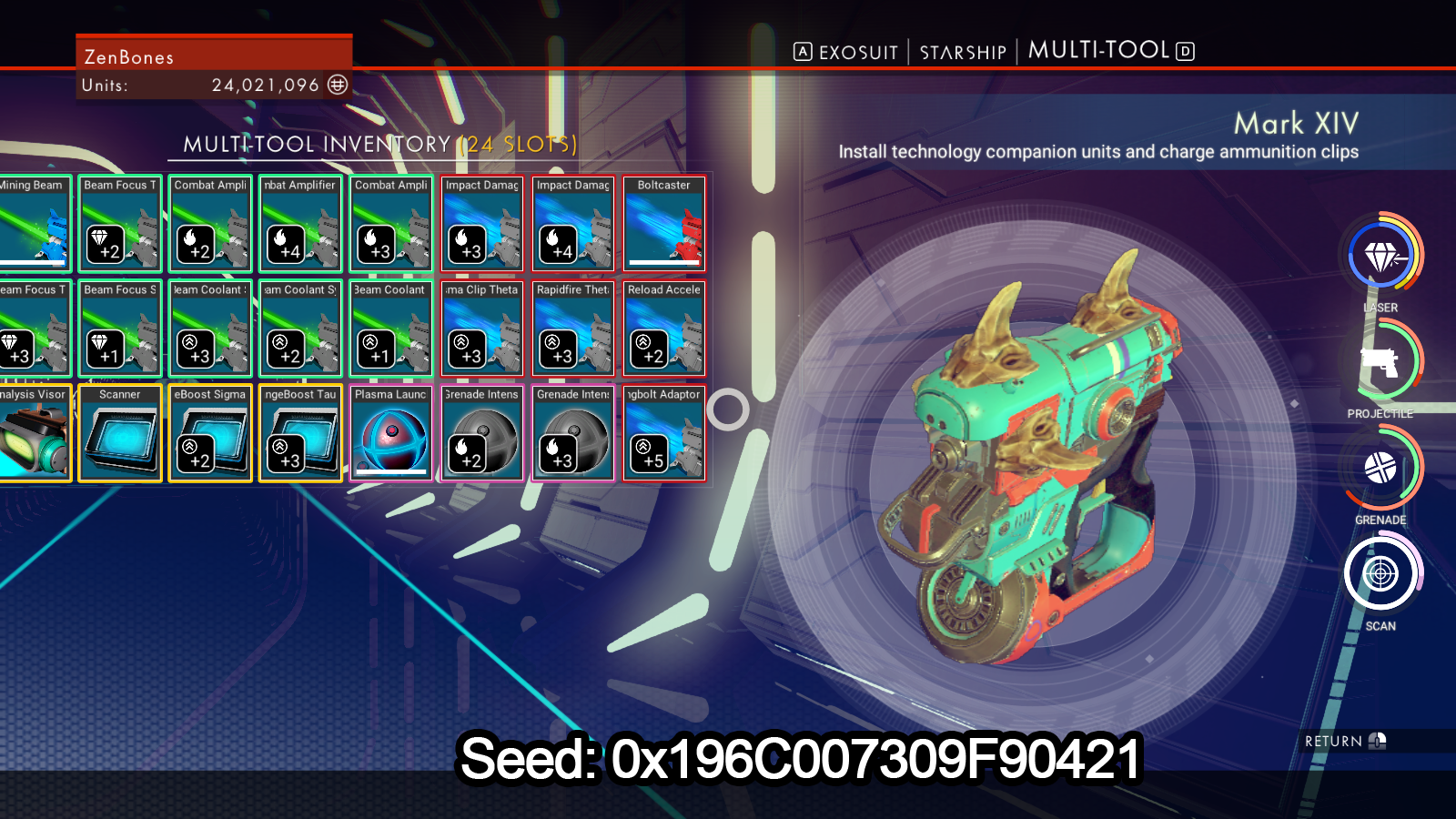The image size is (1456, 819).
Task: Select the Scan stat icon
Action: click(1380, 574)
